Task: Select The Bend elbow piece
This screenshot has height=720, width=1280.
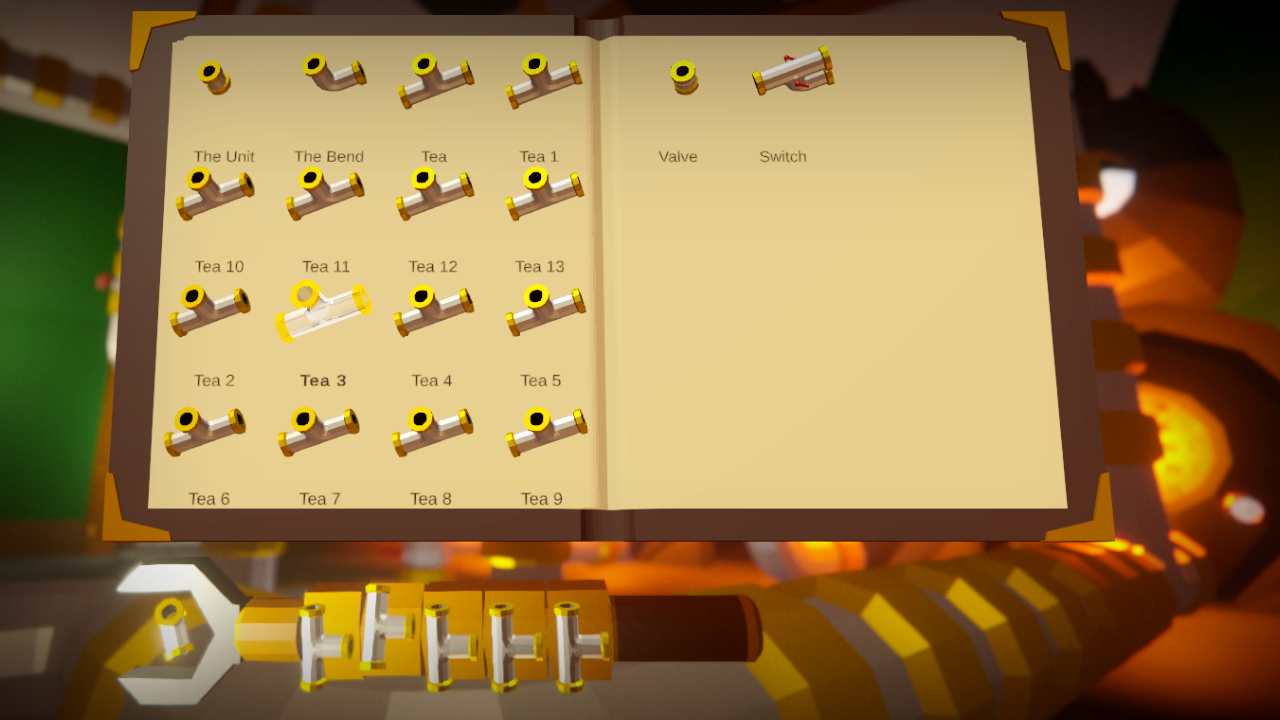Action: click(330, 75)
